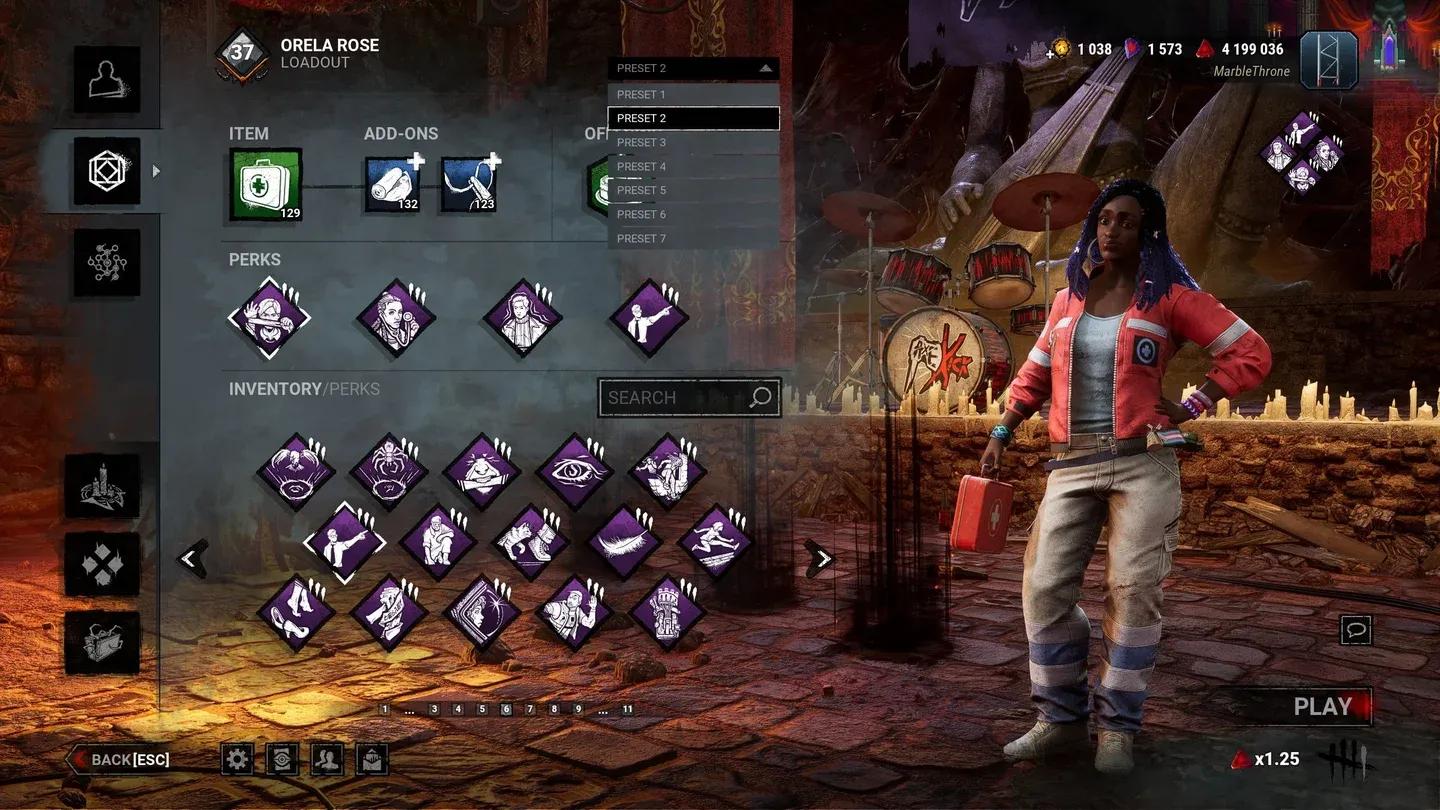
Task: Select the candle rituals icon in sidebar
Action: [x=103, y=485]
